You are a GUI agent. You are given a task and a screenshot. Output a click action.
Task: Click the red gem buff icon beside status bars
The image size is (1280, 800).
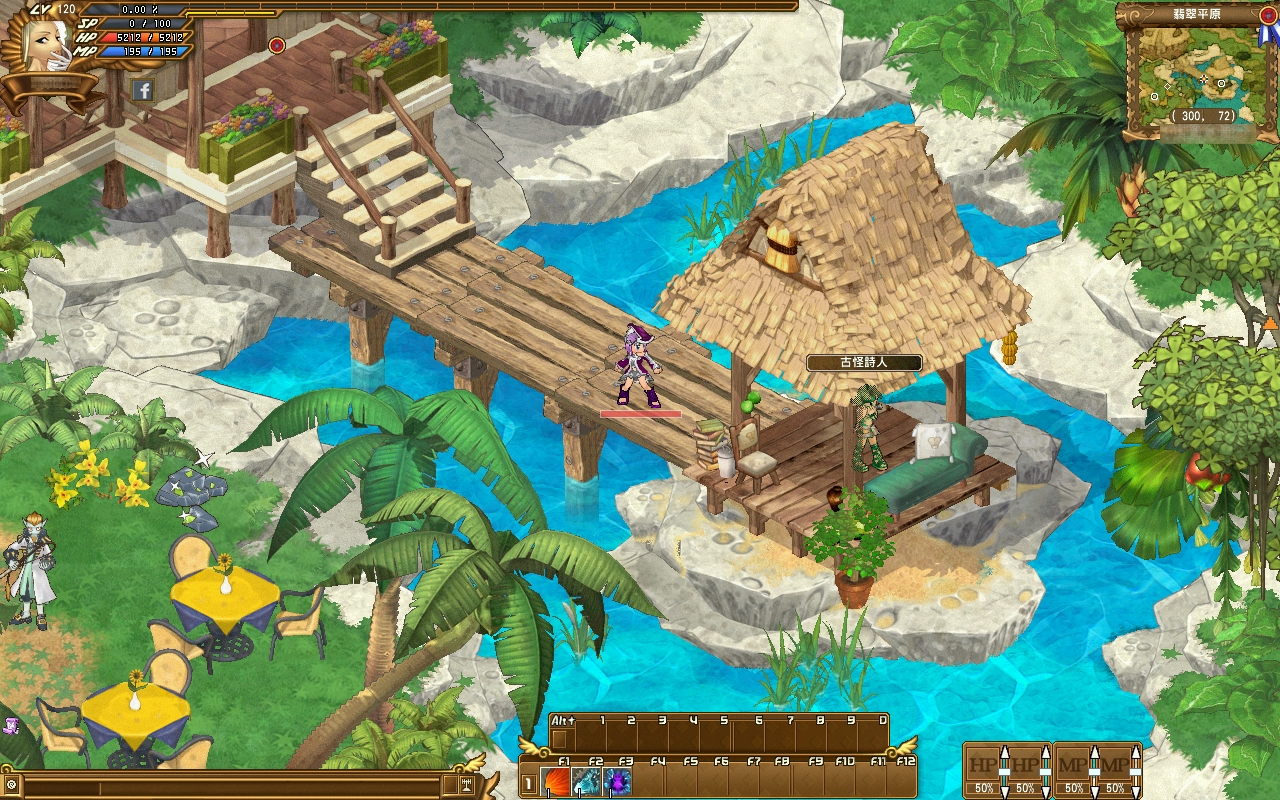point(277,45)
